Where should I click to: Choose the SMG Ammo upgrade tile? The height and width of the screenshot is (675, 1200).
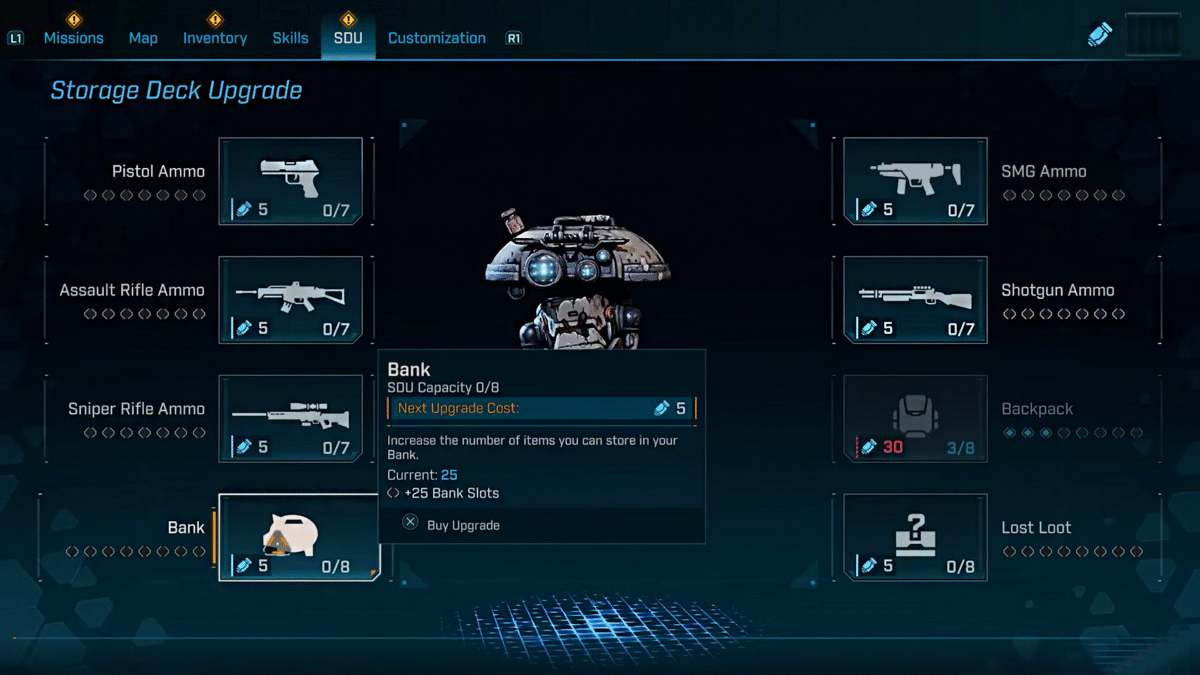[915, 181]
